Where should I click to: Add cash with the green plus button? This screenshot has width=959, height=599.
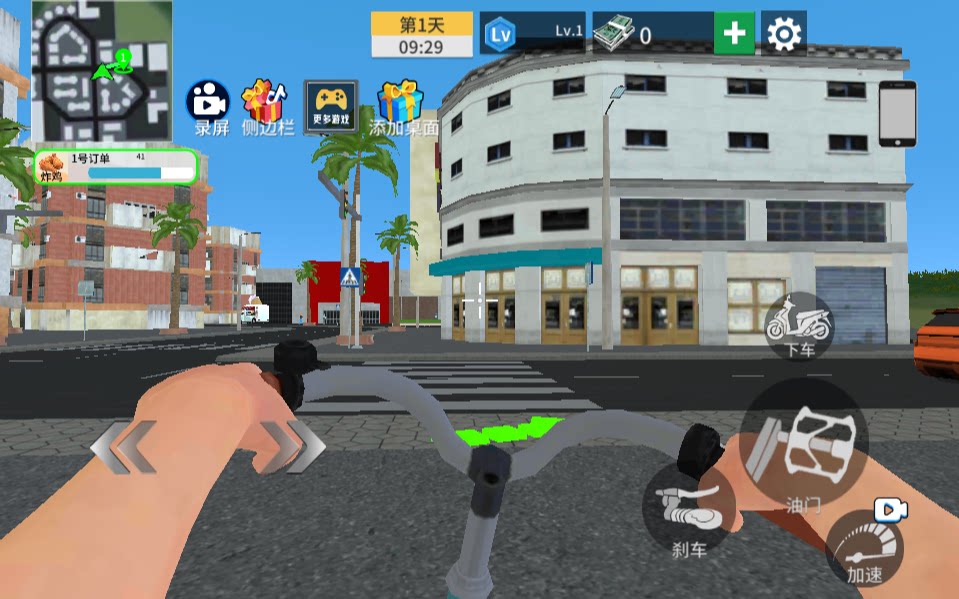734,34
